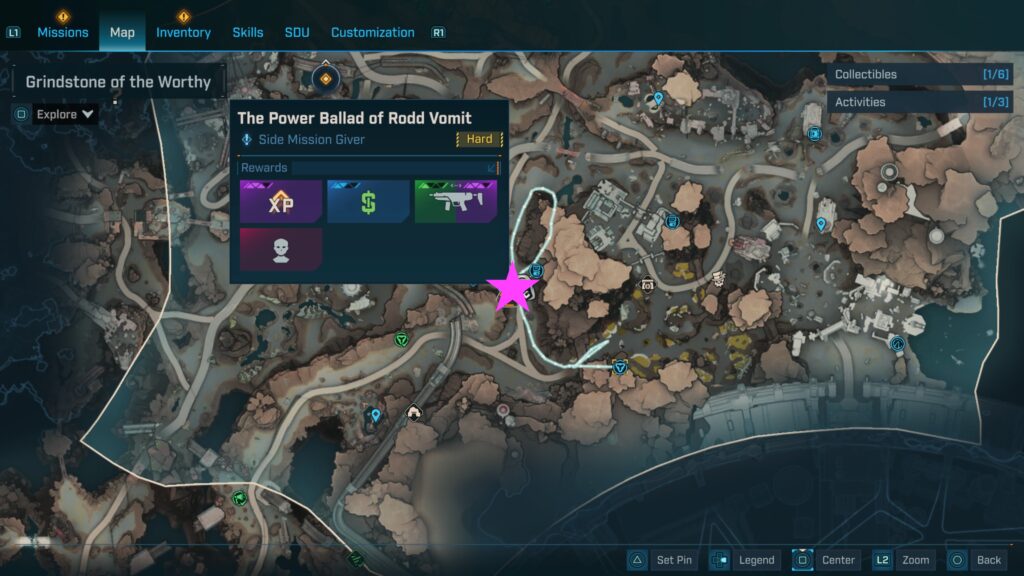This screenshot has height=576, width=1024.
Task: Show the Activities list
Action: point(919,102)
